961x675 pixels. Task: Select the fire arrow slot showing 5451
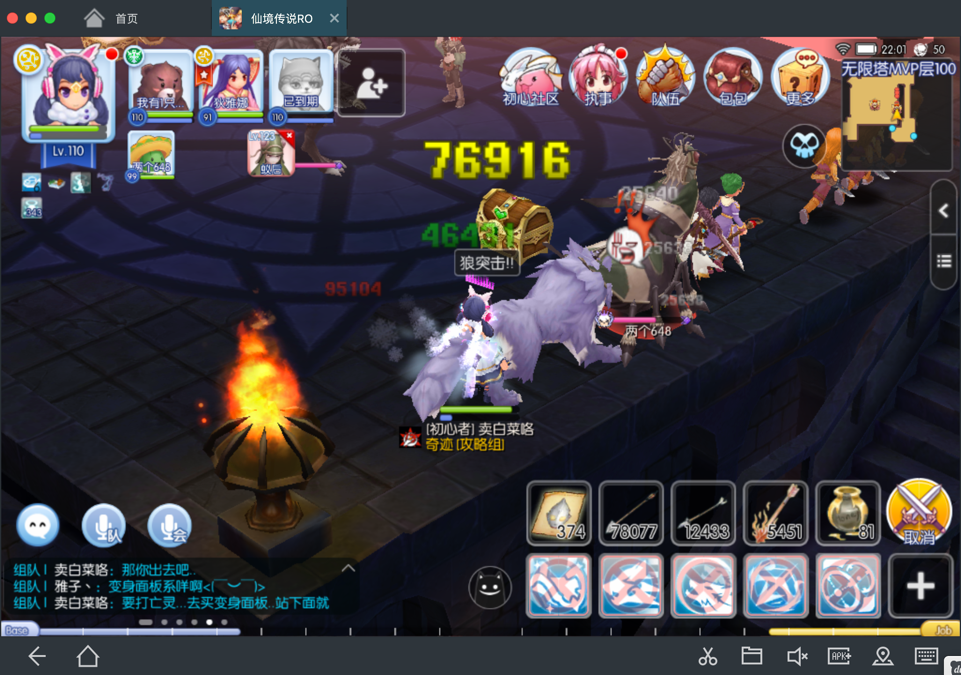[775, 513]
